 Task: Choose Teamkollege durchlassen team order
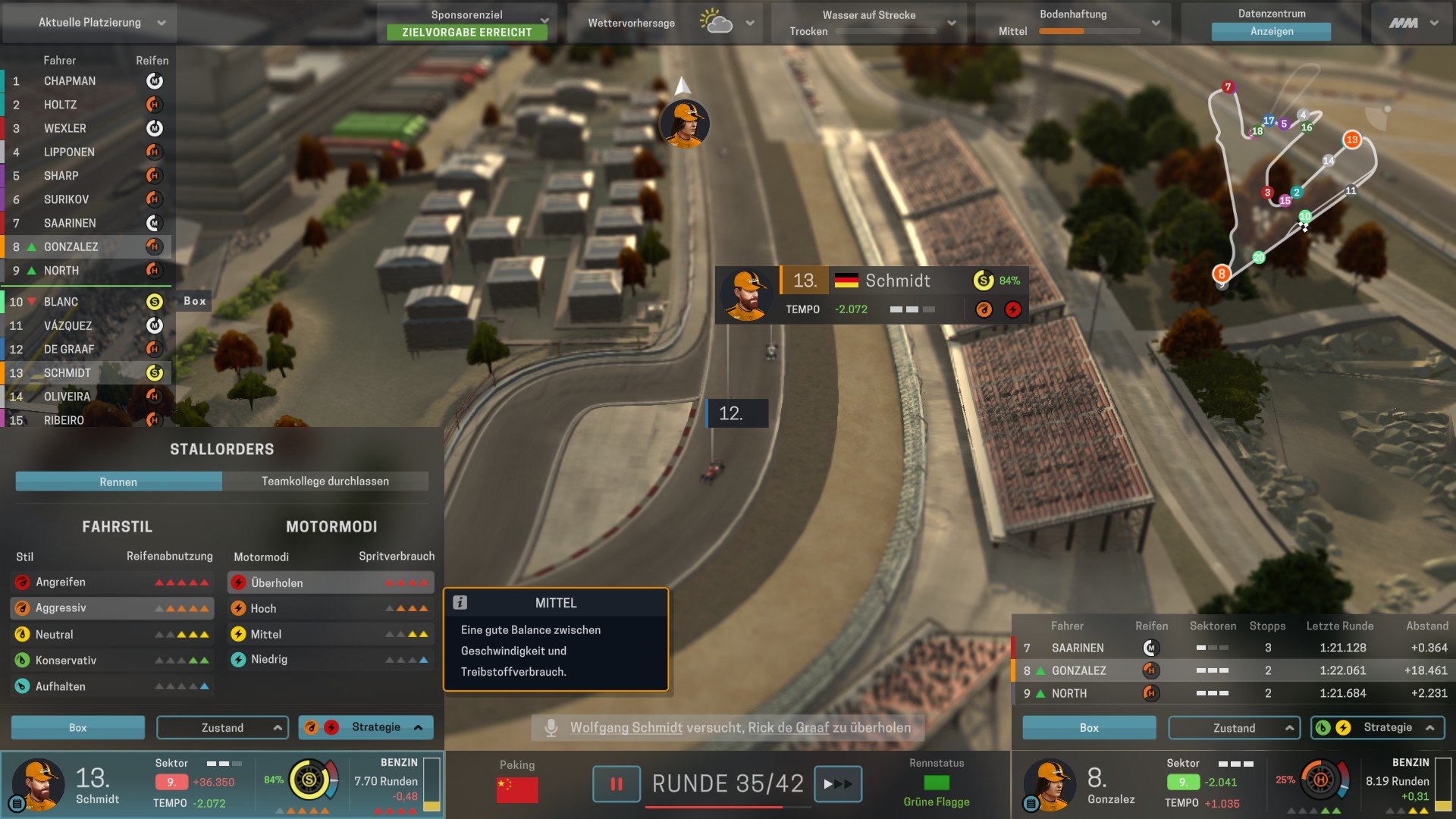(325, 482)
